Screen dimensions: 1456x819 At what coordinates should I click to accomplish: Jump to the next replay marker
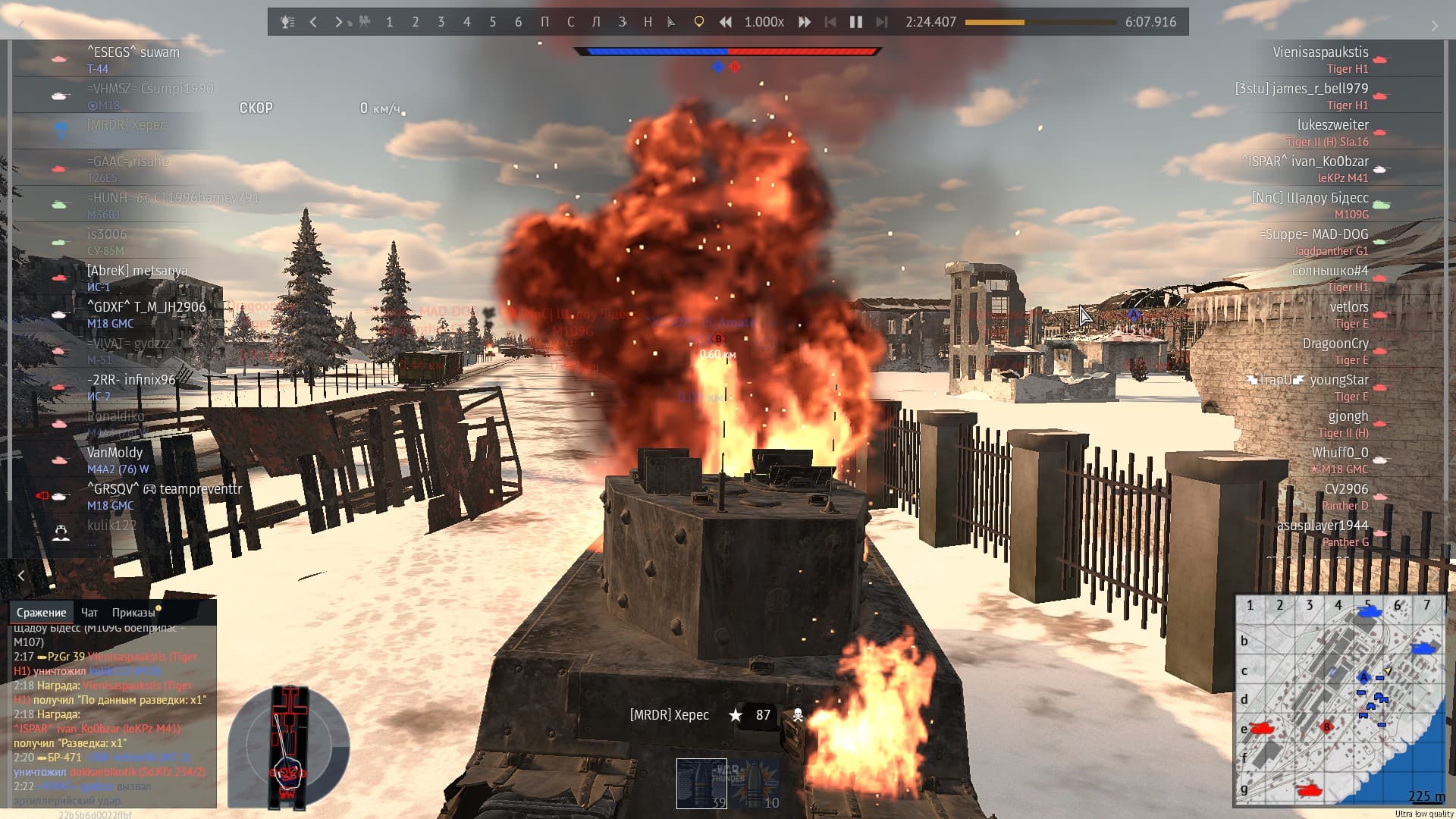[x=881, y=22]
